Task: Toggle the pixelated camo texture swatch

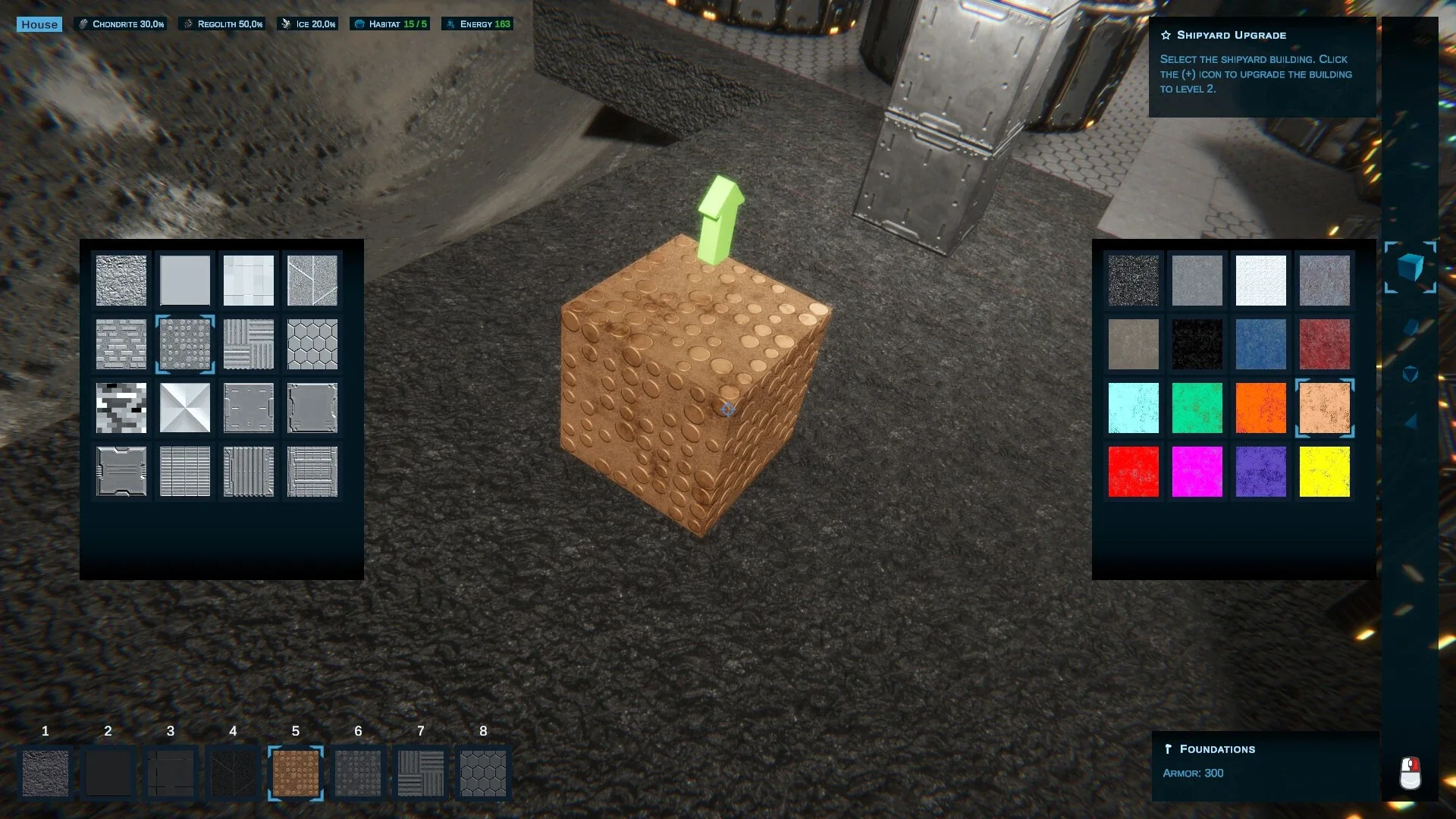Action: click(121, 408)
